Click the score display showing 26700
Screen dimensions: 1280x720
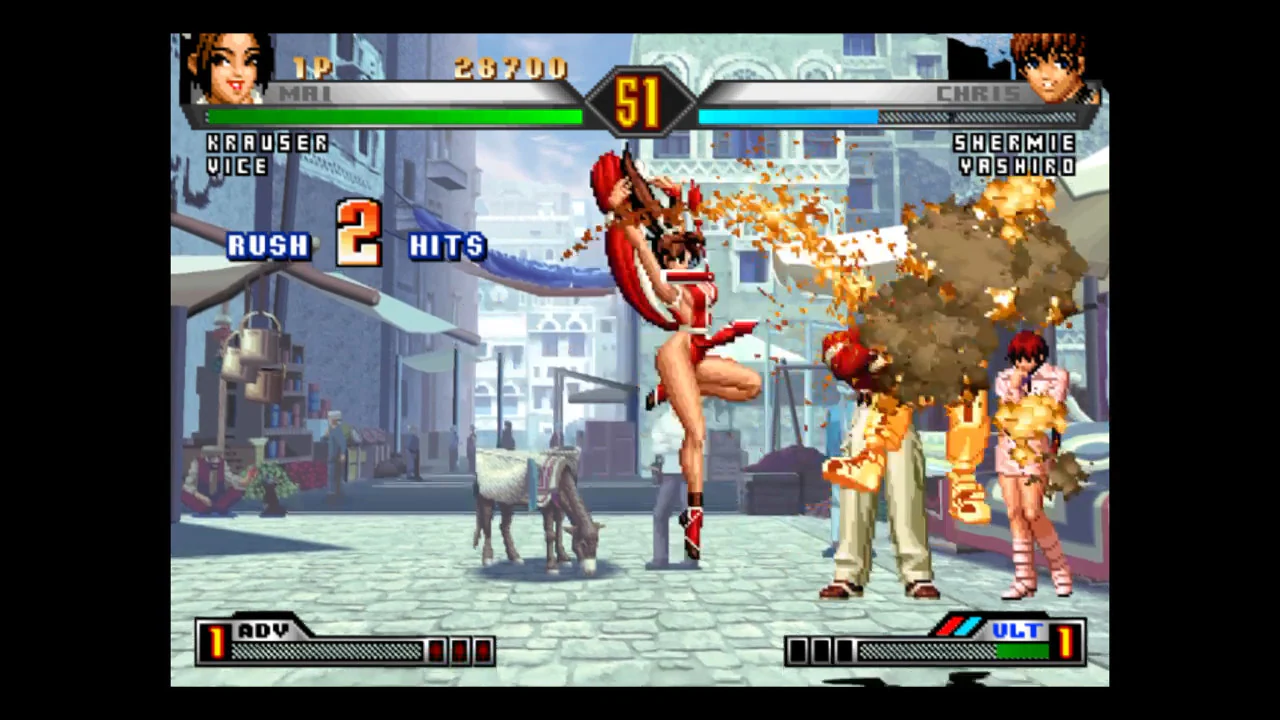point(512,68)
